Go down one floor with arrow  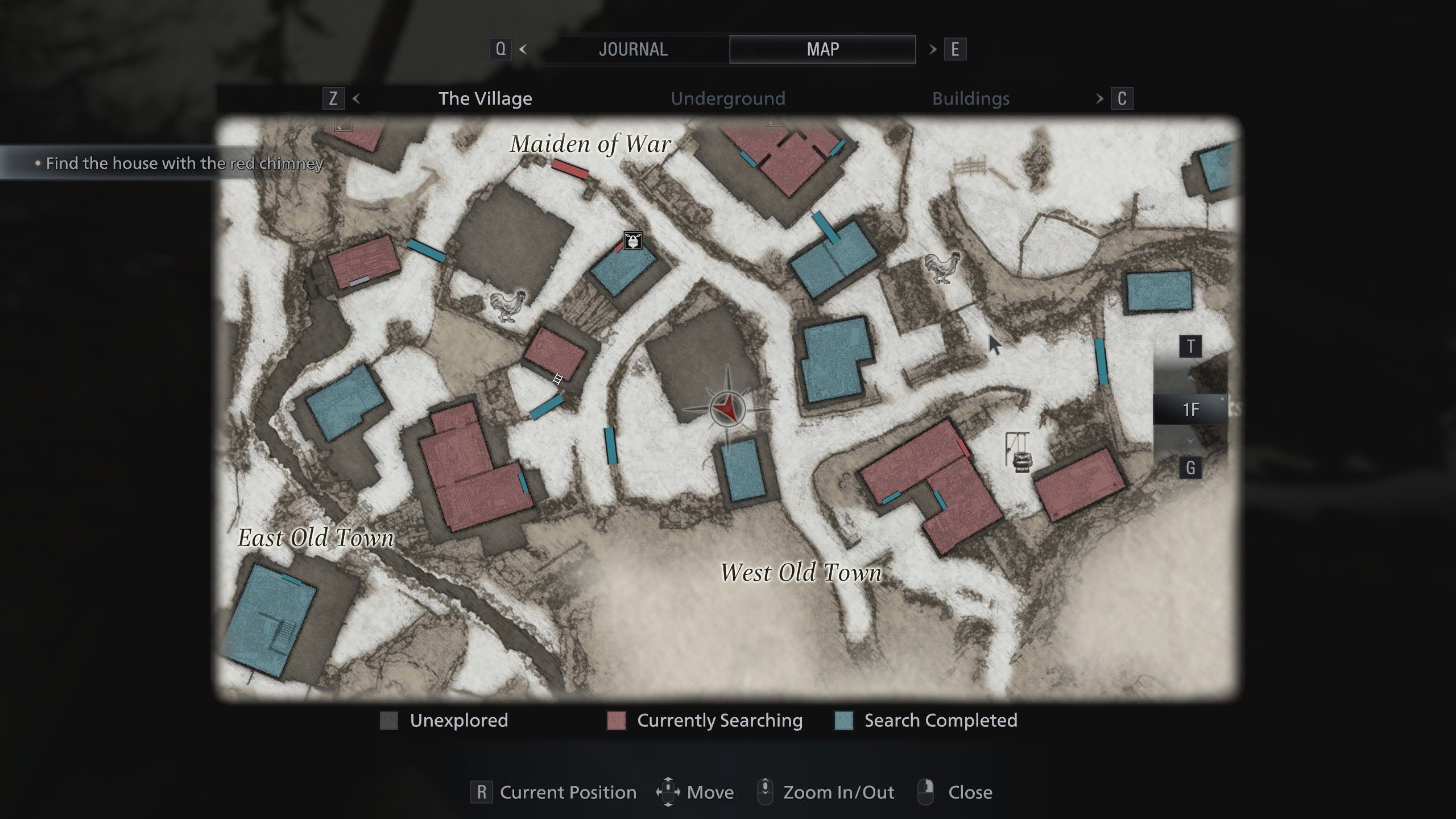(1190, 440)
